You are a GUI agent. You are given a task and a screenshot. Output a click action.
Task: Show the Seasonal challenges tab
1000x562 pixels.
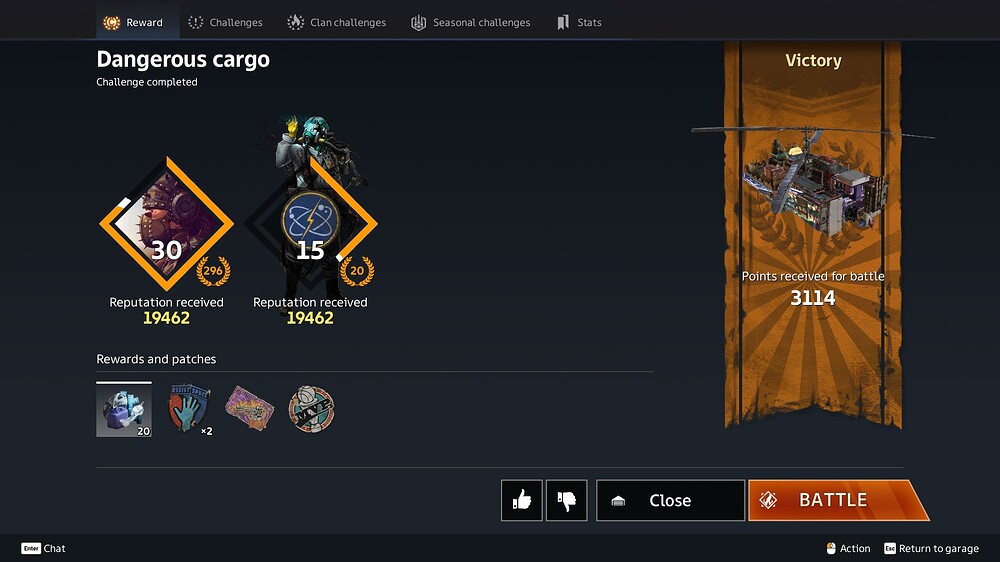[x=470, y=22]
